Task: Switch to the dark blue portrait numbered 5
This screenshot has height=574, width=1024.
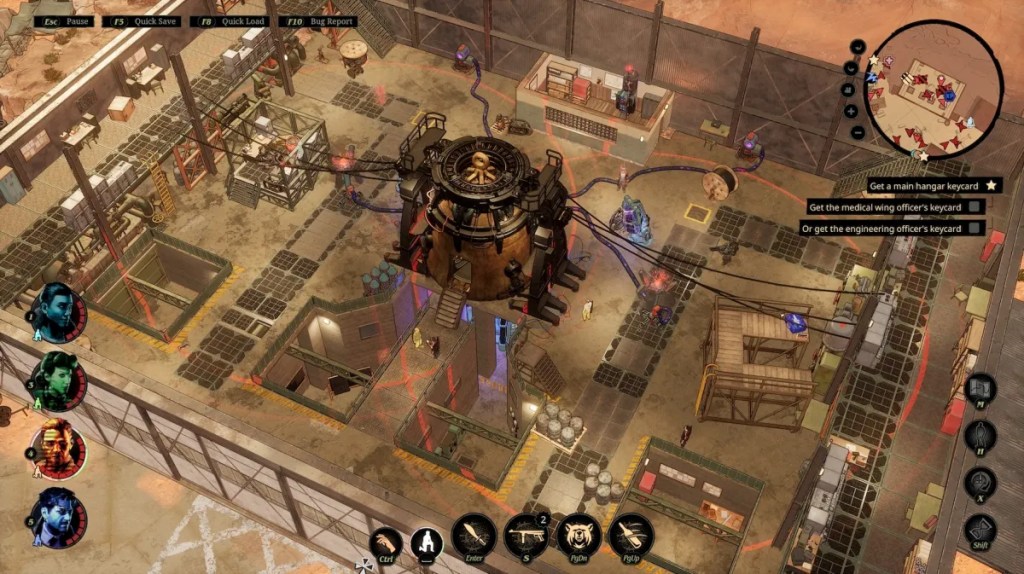Action: pyautogui.click(x=59, y=518)
